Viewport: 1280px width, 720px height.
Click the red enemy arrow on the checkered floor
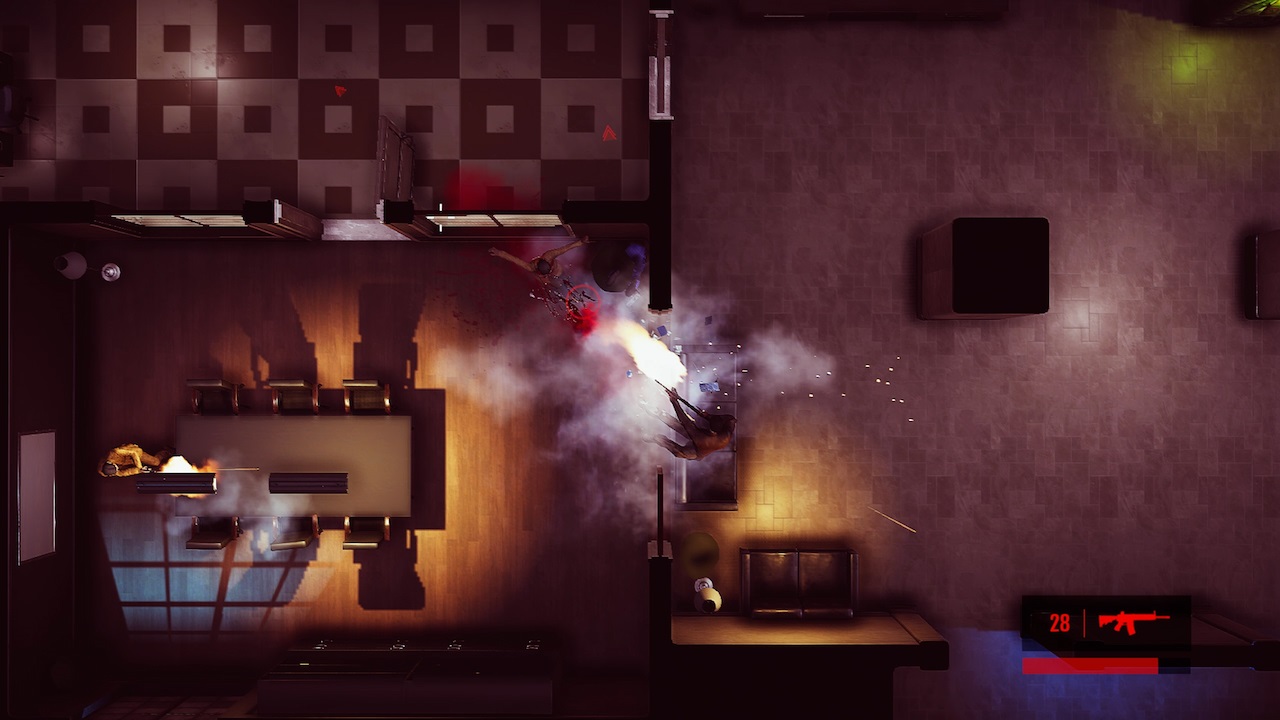(x=339, y=90)
